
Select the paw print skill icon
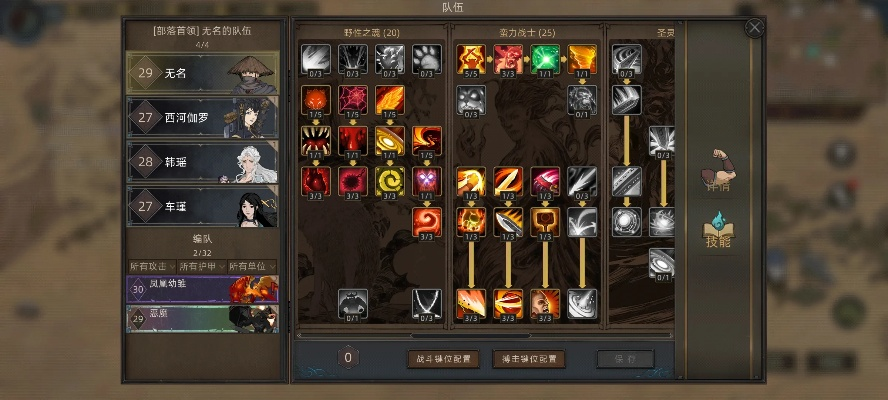pyautogui.click(x=427, y=58)
